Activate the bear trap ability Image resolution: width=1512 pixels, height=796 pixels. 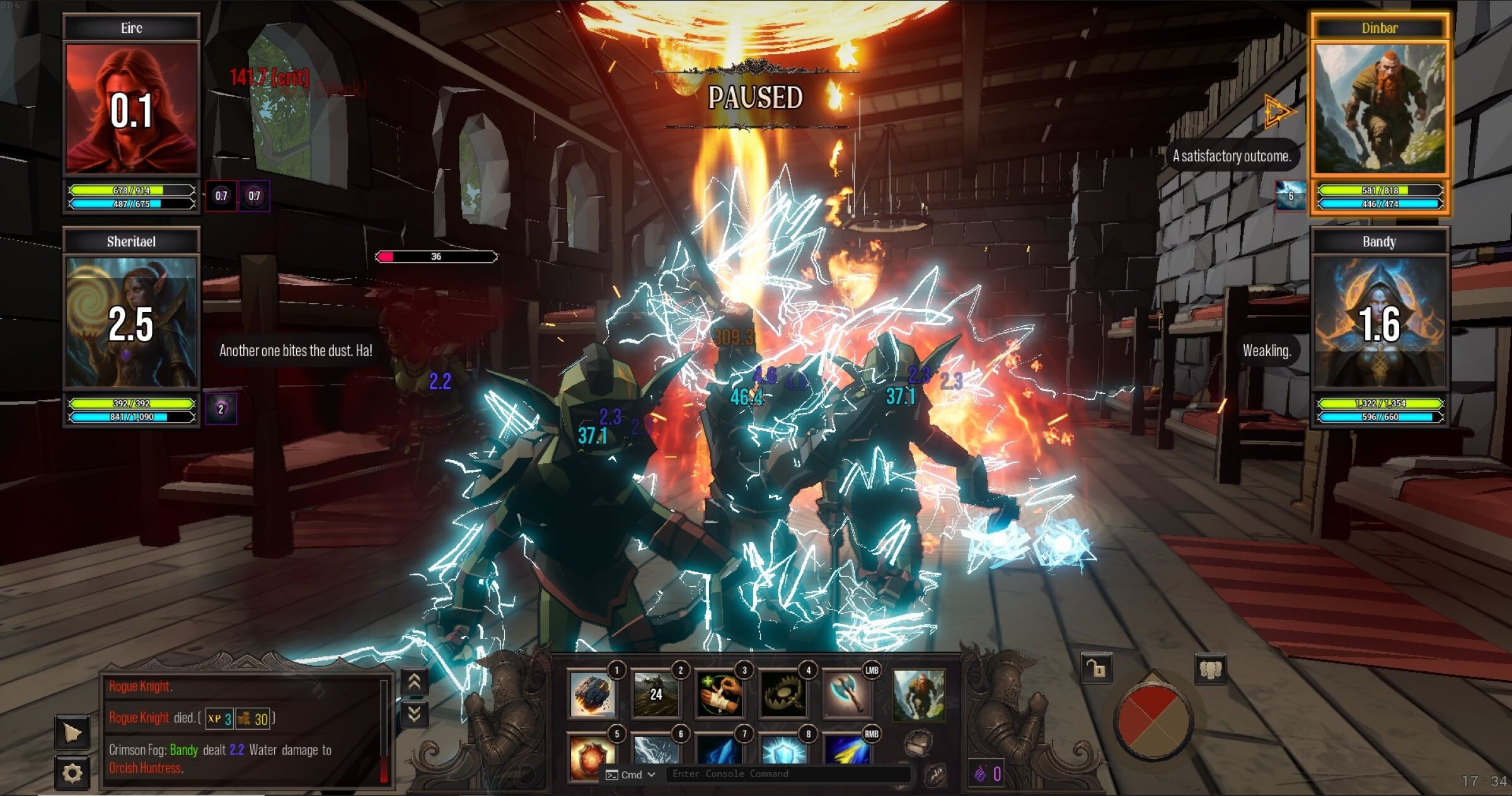(x=783, y=695)
